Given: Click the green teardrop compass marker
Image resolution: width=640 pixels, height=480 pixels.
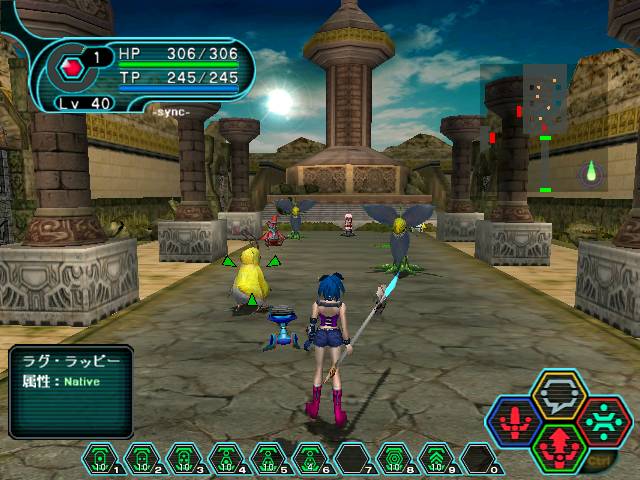Looking at the screenshot, I should click(x=591, y=171).
